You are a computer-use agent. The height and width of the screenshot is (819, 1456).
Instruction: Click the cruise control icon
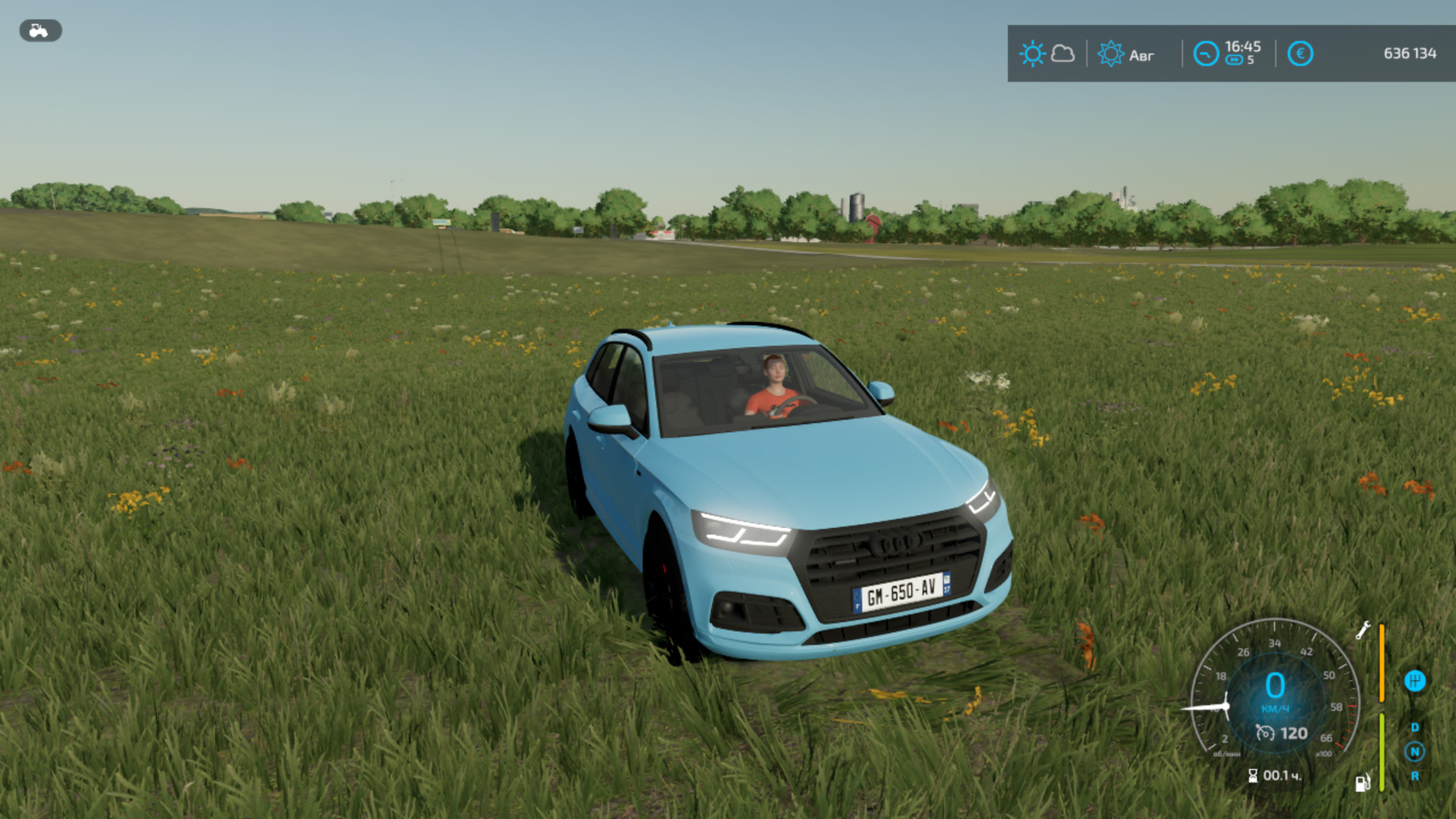click(1265, 733)
